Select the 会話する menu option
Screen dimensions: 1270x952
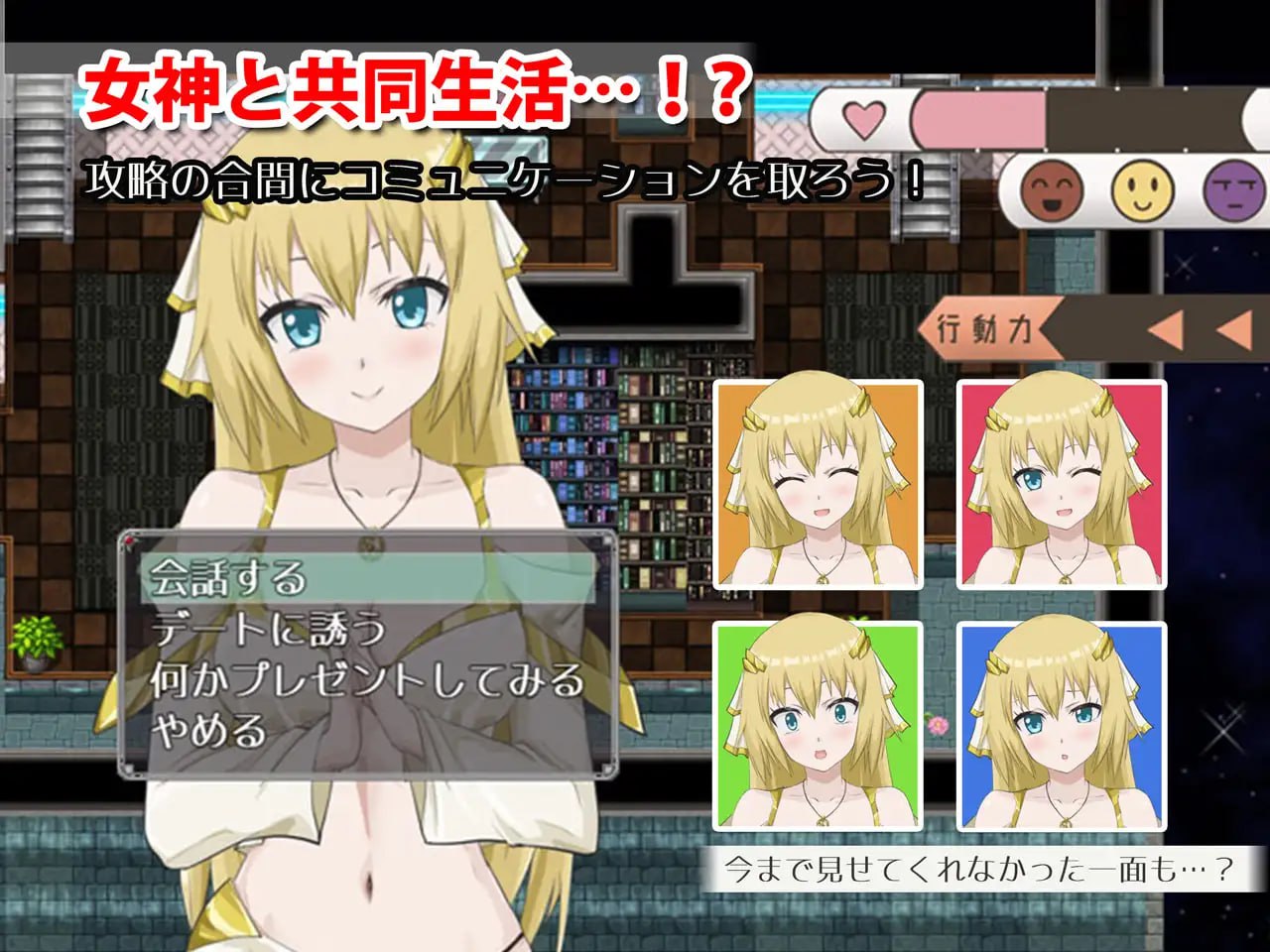pos(367,578)
